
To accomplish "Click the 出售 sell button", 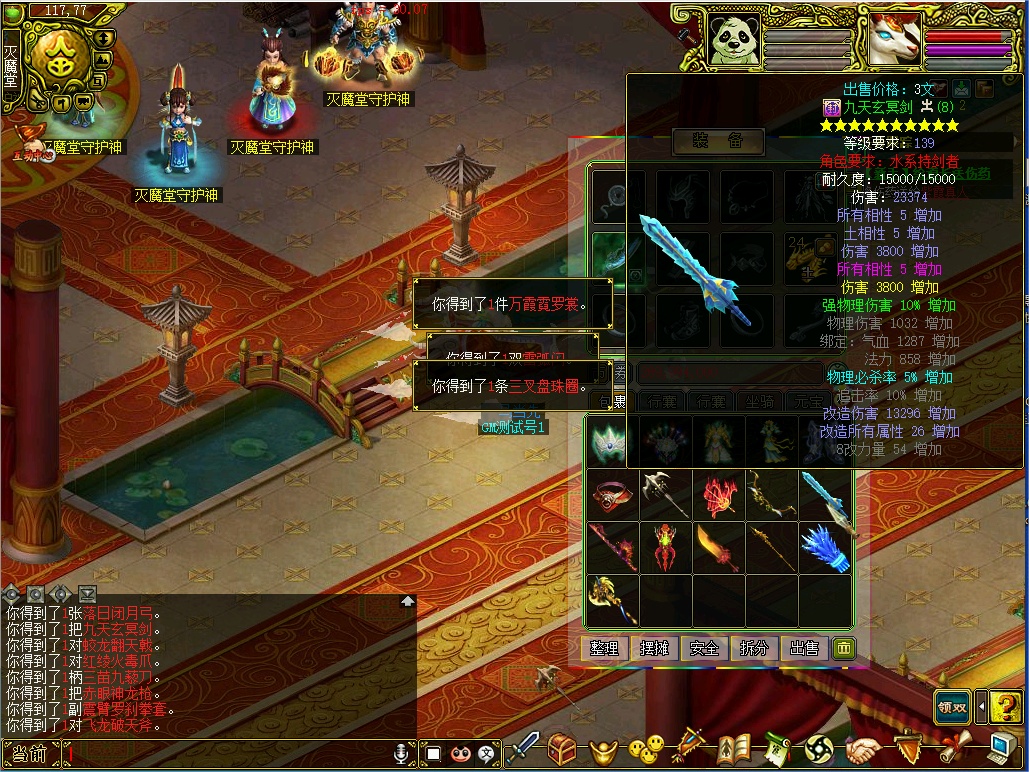I will coord(804,648).
